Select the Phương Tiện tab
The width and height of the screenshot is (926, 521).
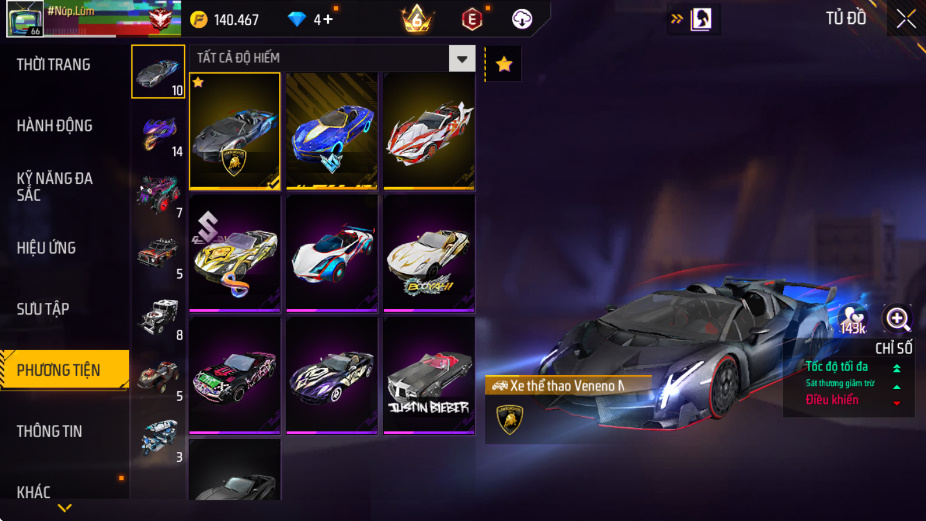point(60,370)
